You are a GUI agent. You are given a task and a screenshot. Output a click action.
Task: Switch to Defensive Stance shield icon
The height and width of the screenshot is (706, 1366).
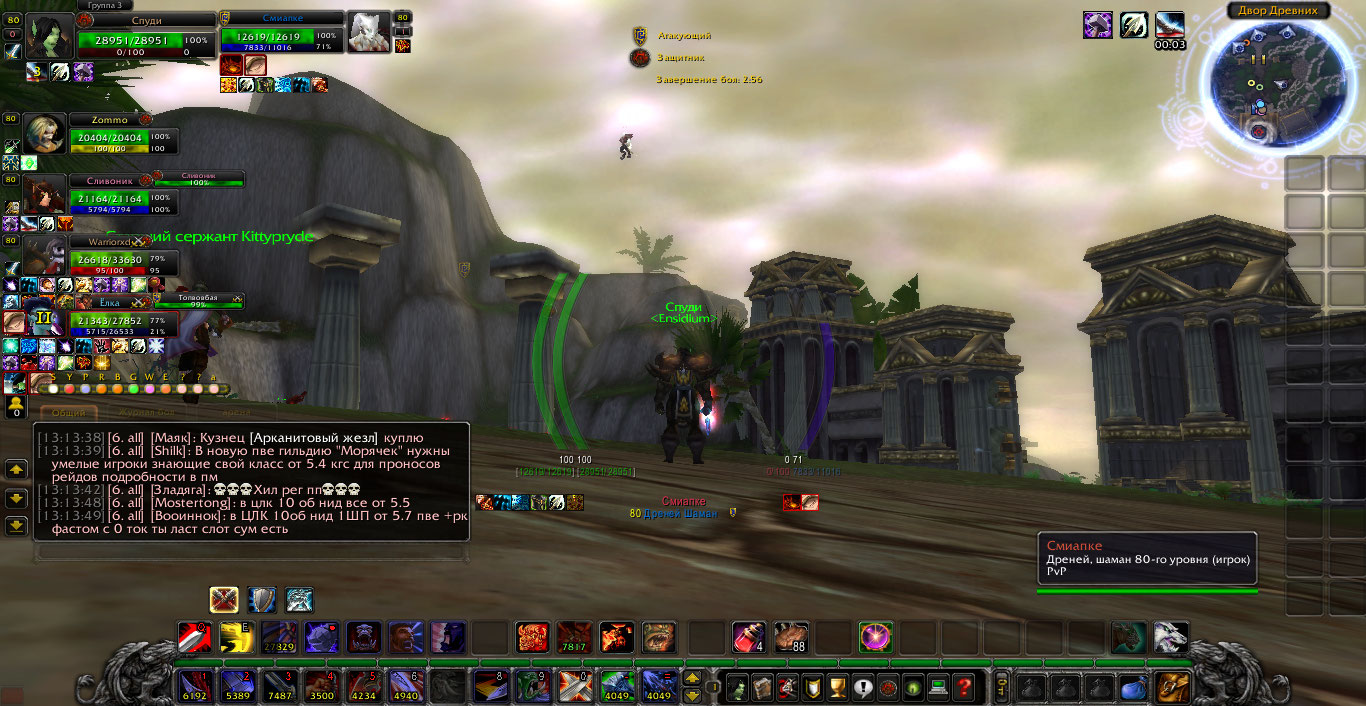tap(262, 599)
